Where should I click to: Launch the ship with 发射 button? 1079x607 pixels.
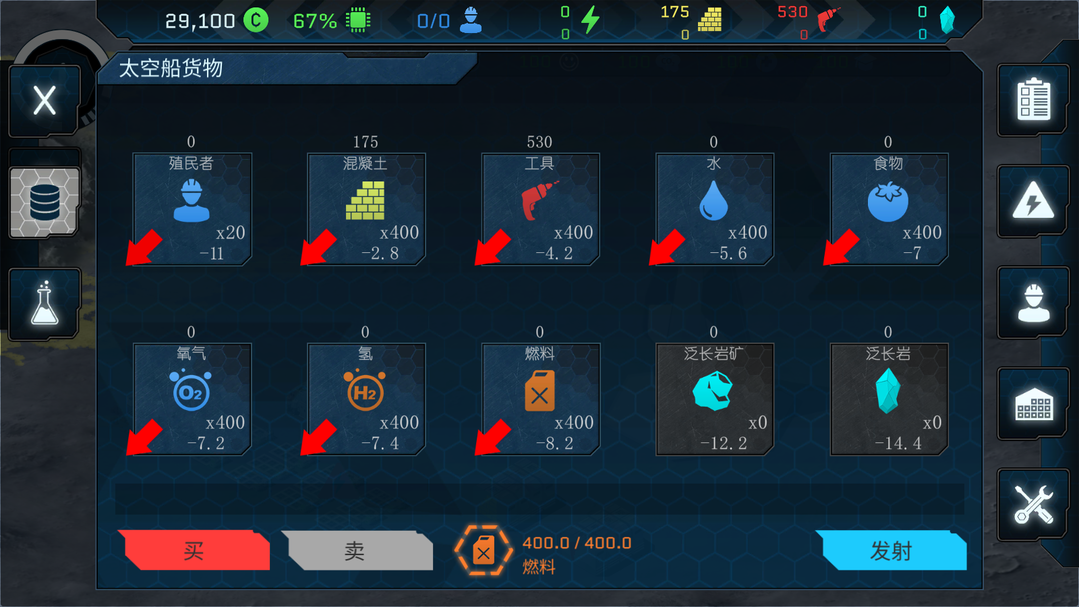(x=890, y=551)
